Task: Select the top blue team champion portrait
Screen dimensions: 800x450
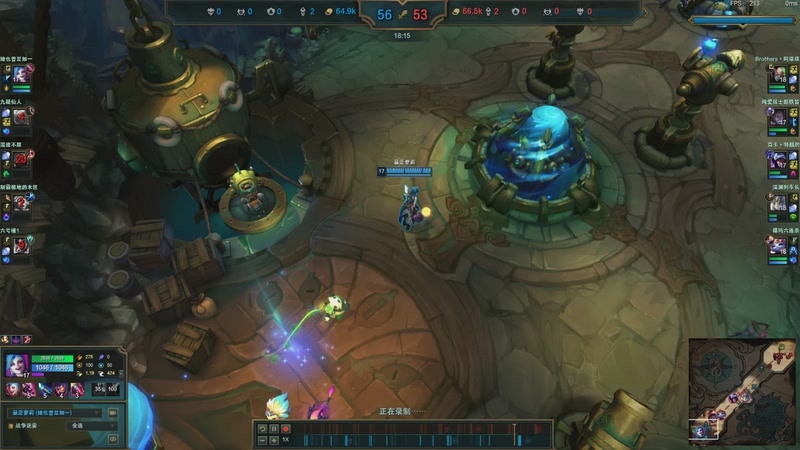Action: (21, 75)
